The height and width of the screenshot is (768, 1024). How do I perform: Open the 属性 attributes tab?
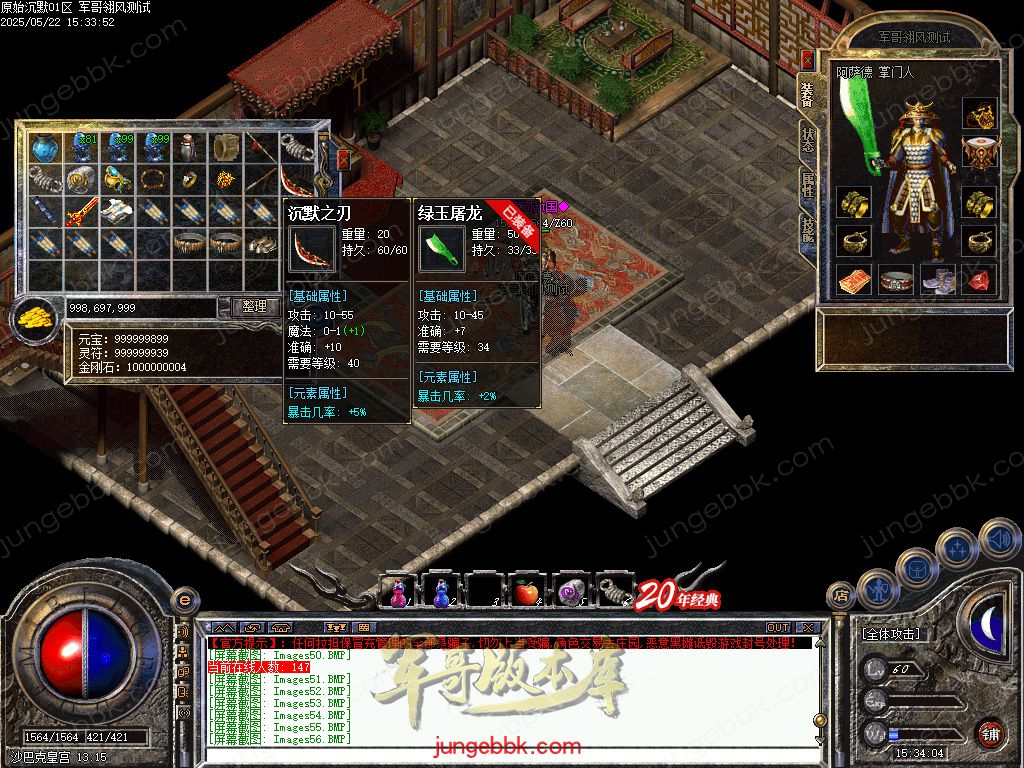pos(807,186)
